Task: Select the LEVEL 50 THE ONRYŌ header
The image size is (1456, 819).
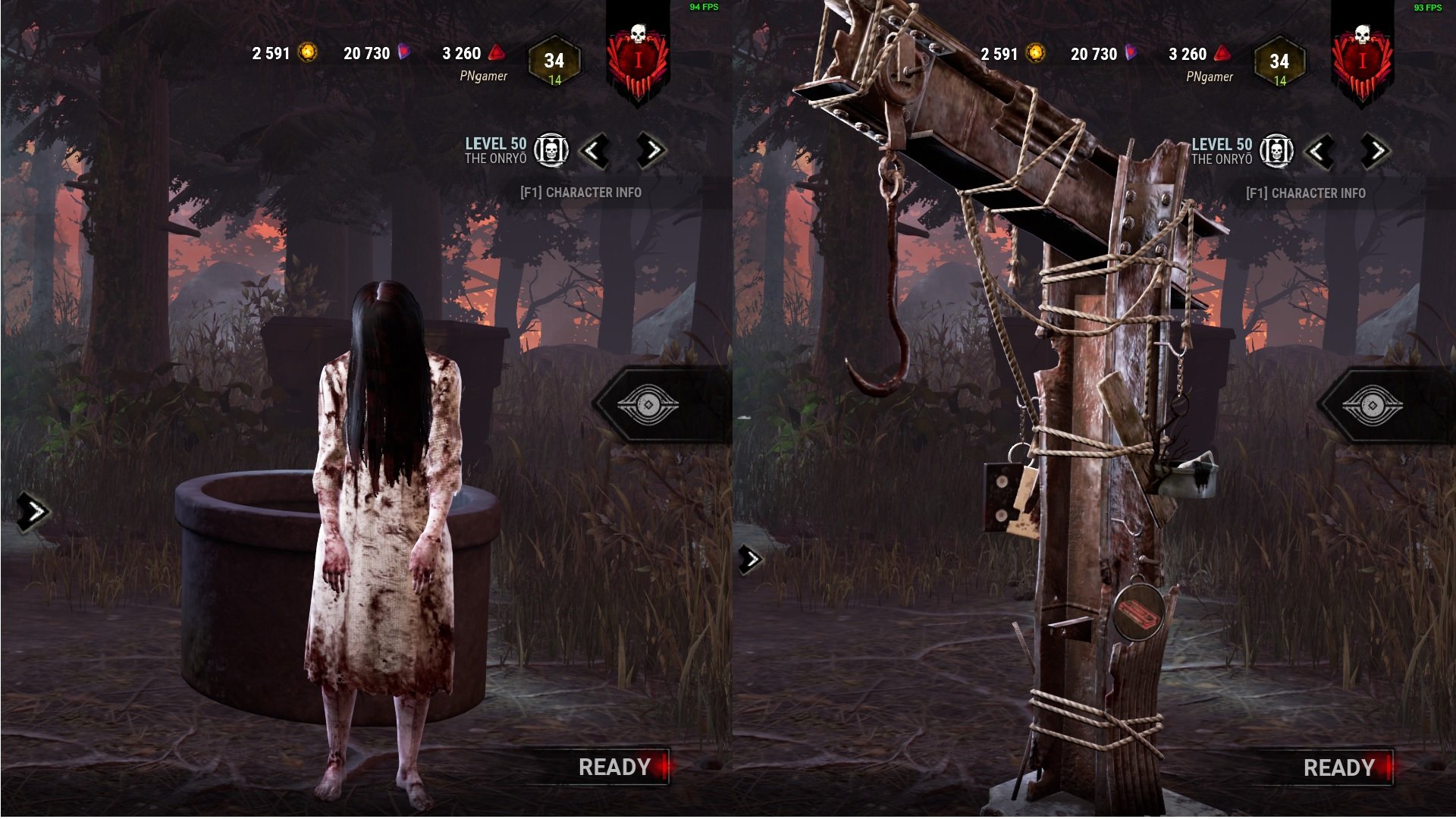Action: point(494,149)
